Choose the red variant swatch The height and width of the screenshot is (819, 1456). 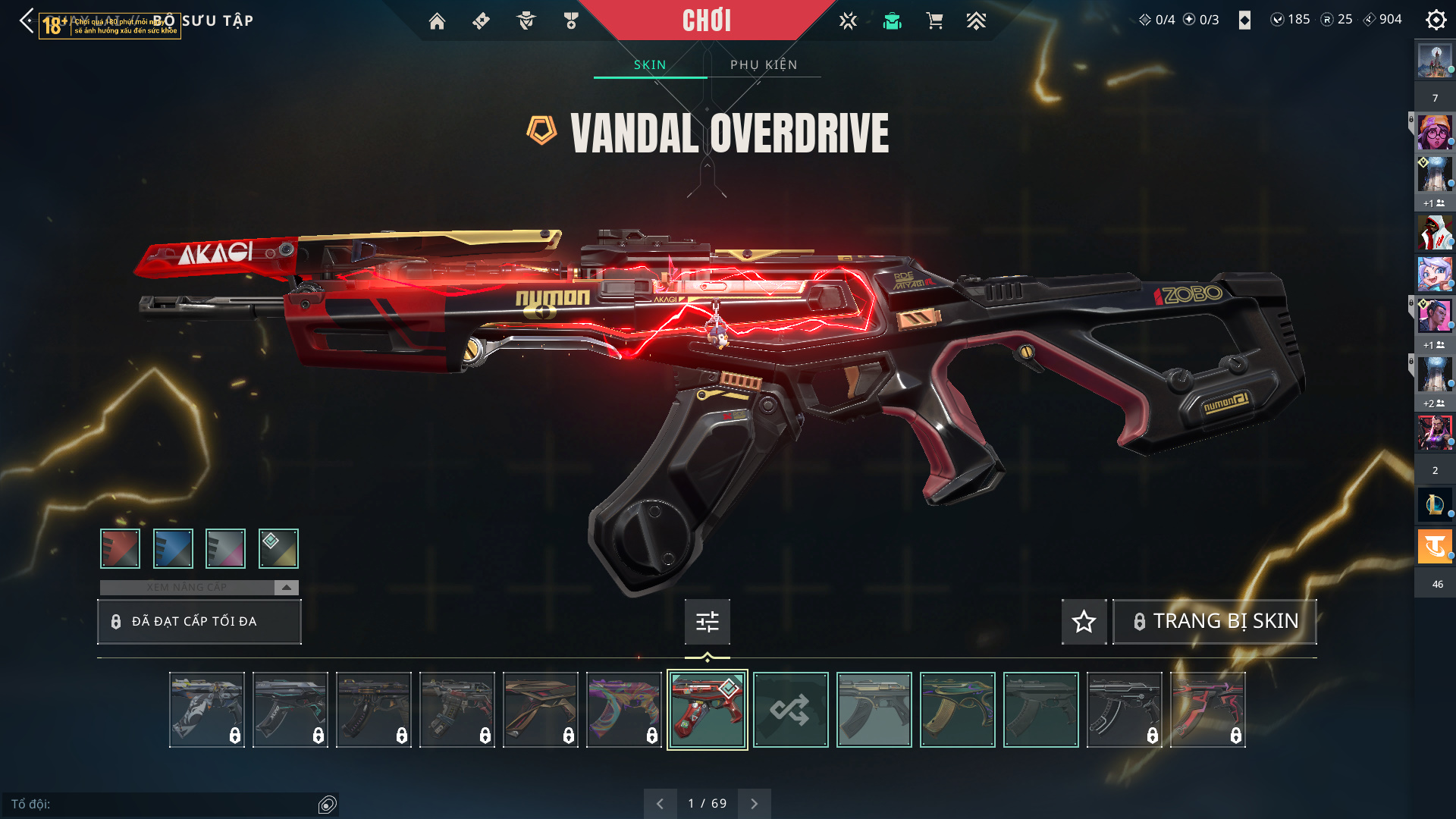[x=120, y=548]
